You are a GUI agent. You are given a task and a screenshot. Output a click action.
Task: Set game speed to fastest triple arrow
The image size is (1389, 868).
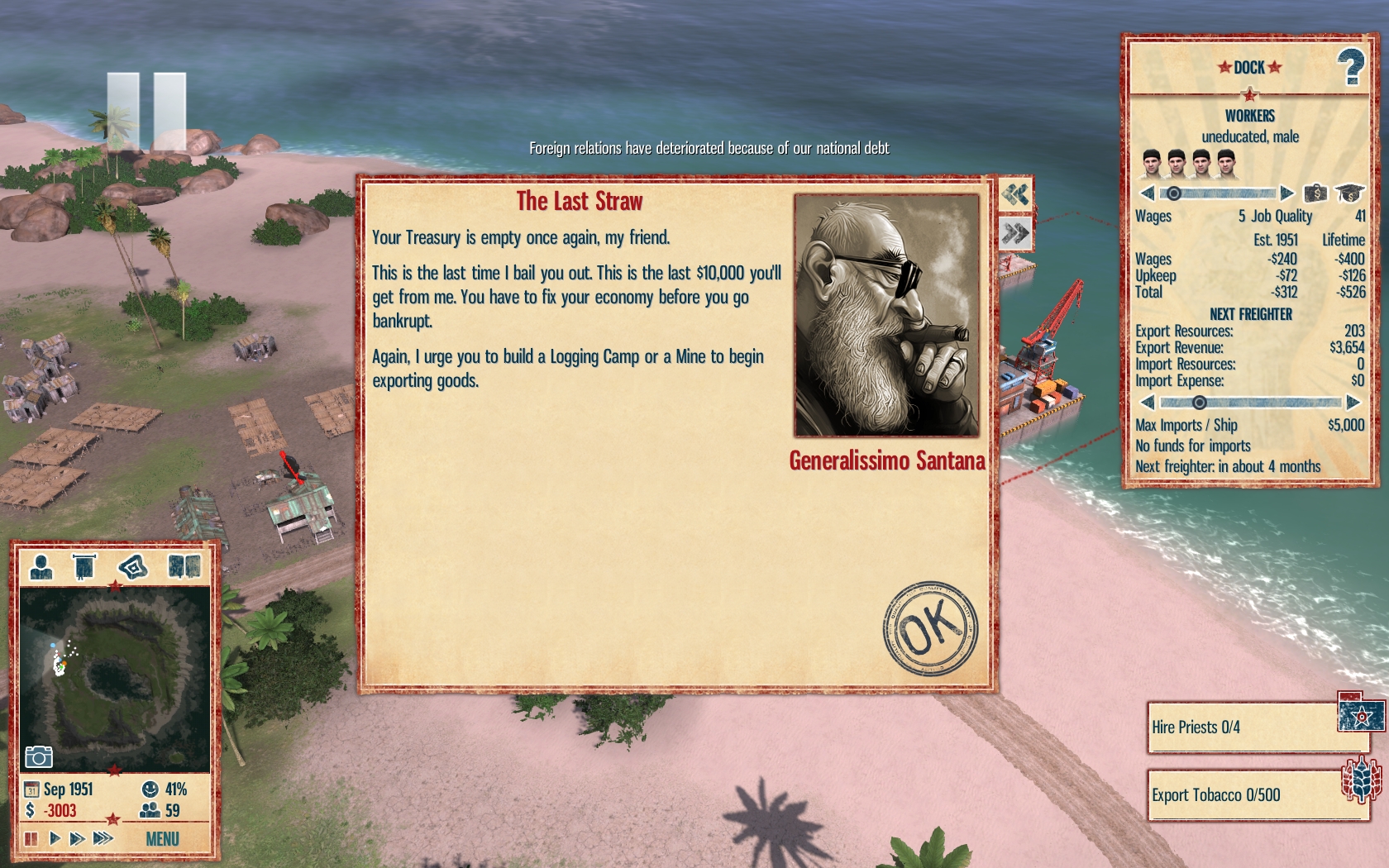coord(103,838)
